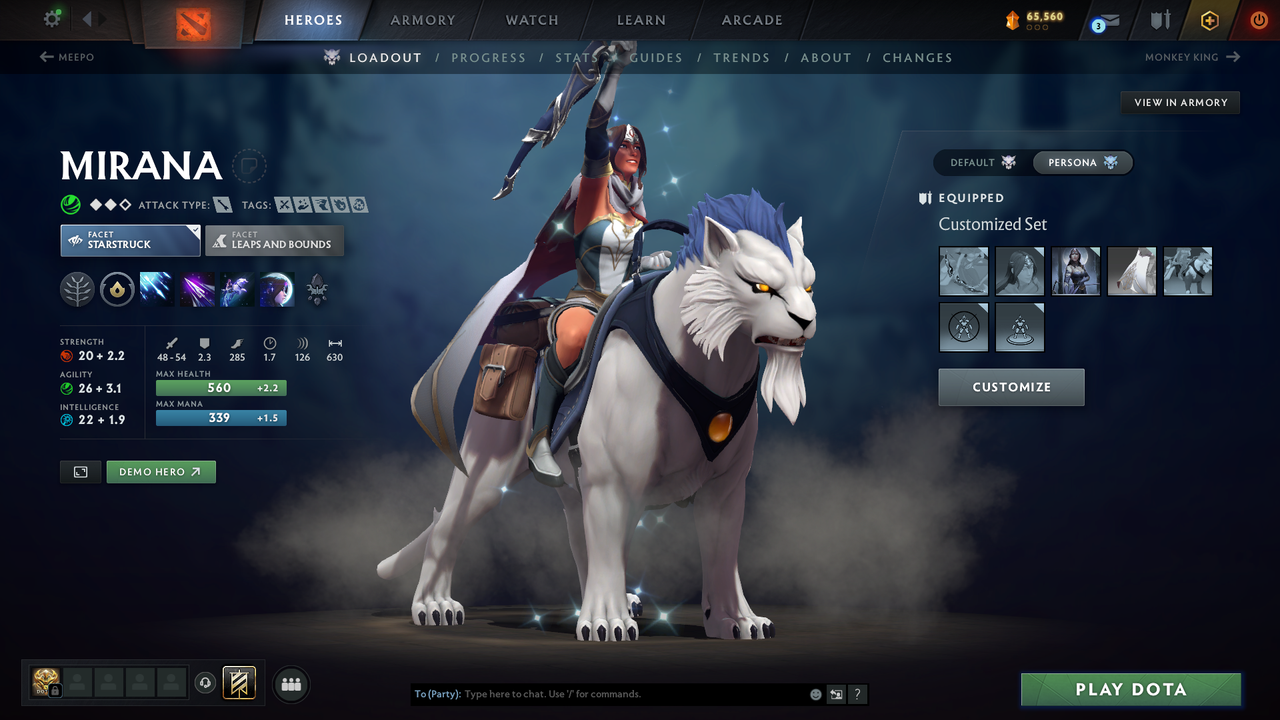Click the Dota Plus hexagon icon
This screenshot has height=720, width=1280.
[1209, 20]
